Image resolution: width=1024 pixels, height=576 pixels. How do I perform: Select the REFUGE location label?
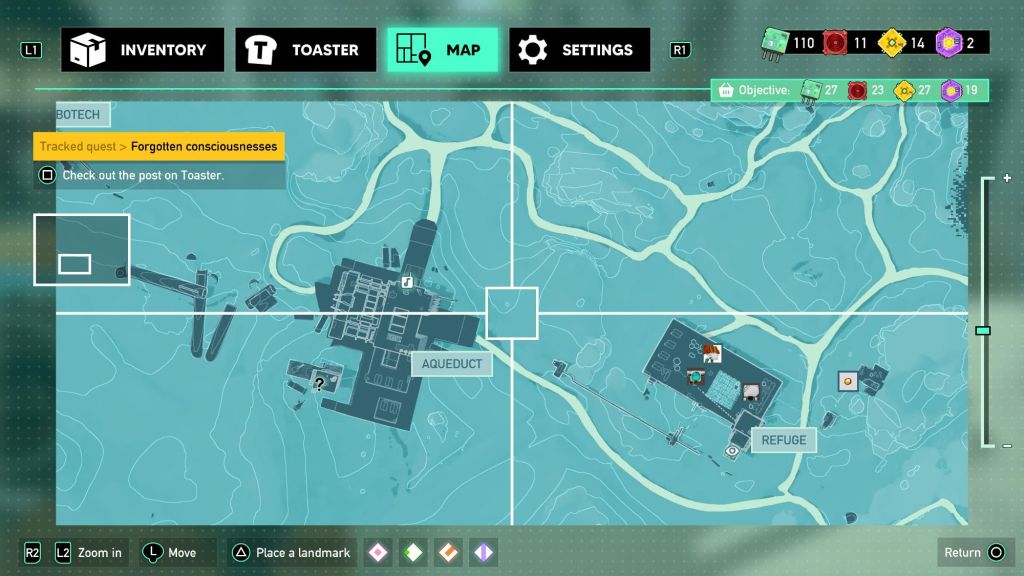(783, 440)
